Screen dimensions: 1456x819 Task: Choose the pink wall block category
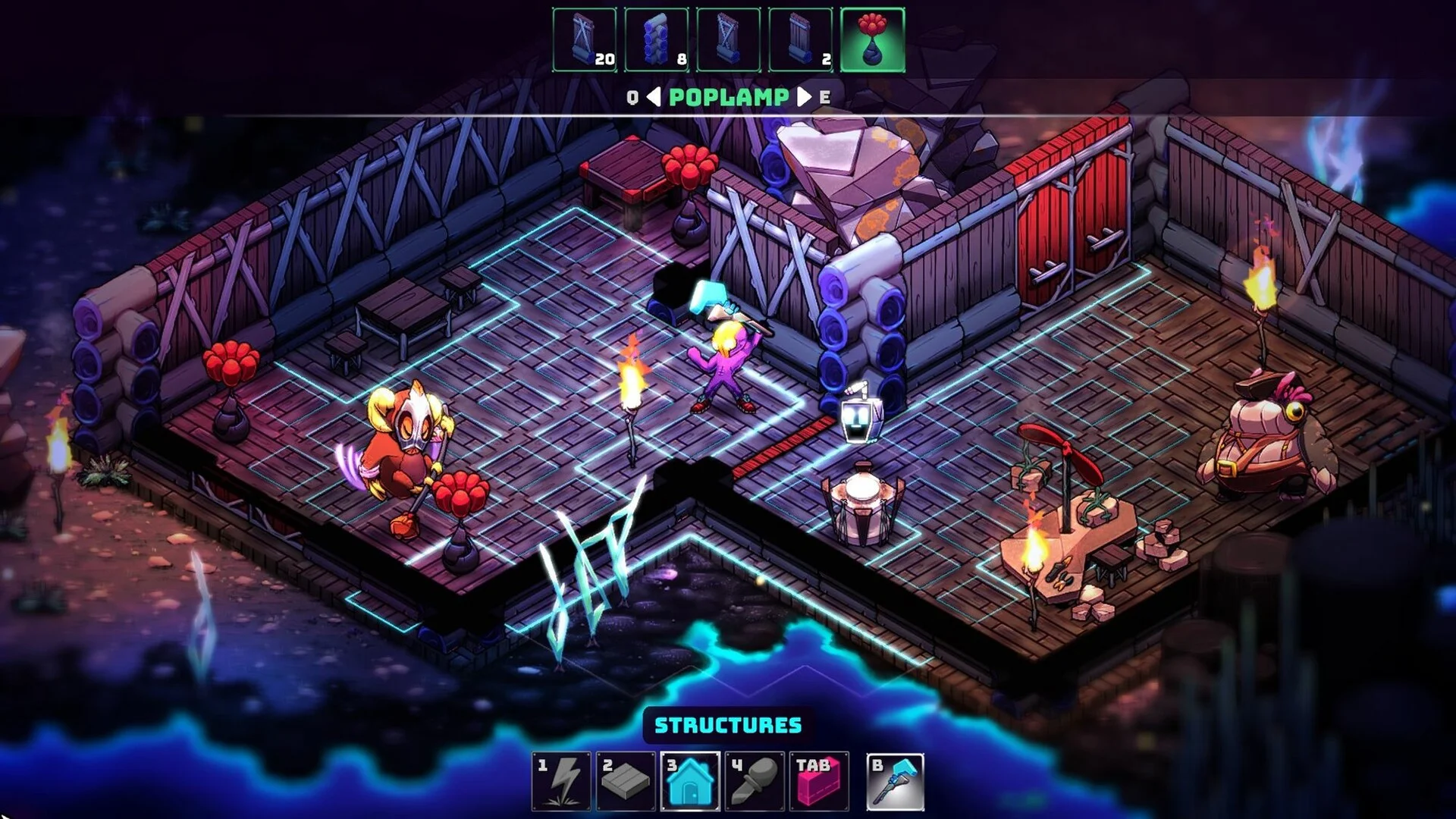tap(819, 781)
